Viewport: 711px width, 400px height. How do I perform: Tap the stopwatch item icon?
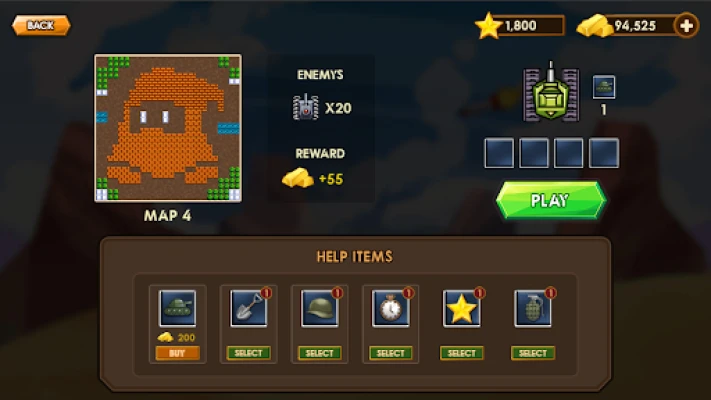(x=390, y=309)
